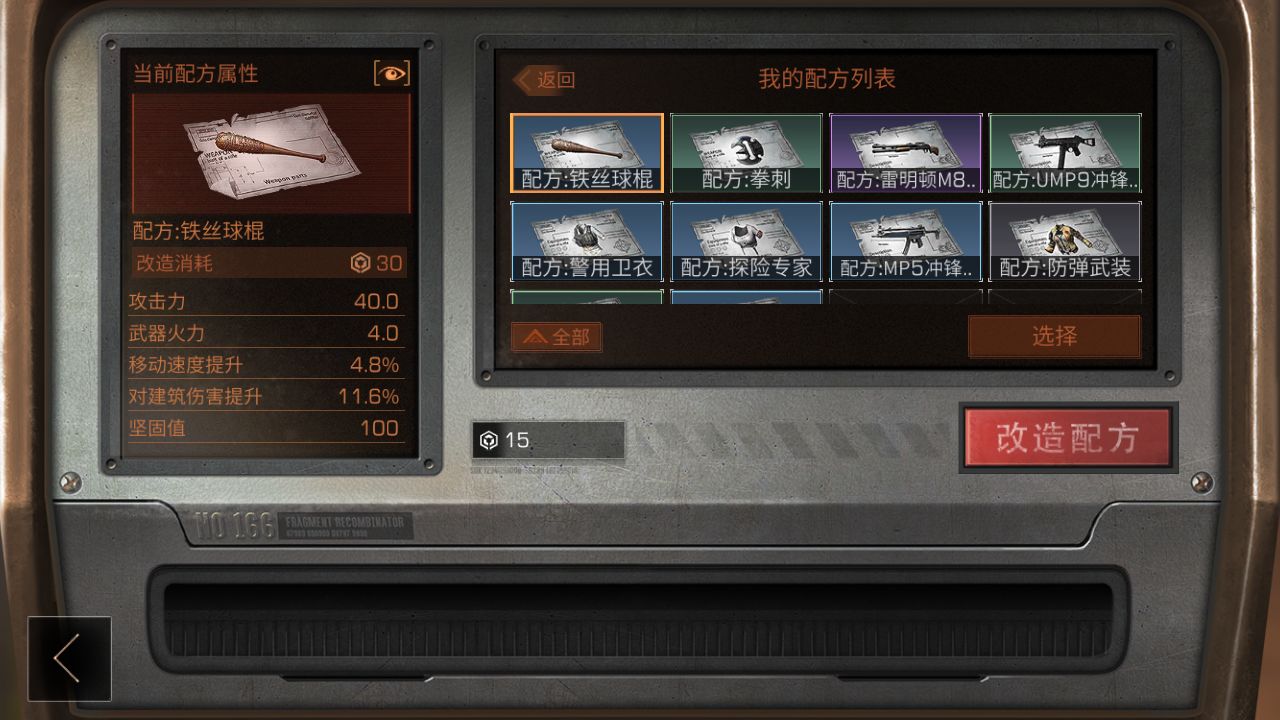This screenshot has width=1280, height=720.
Task: Open the 全部 filter dropdown
Action: tap(557, 337)
